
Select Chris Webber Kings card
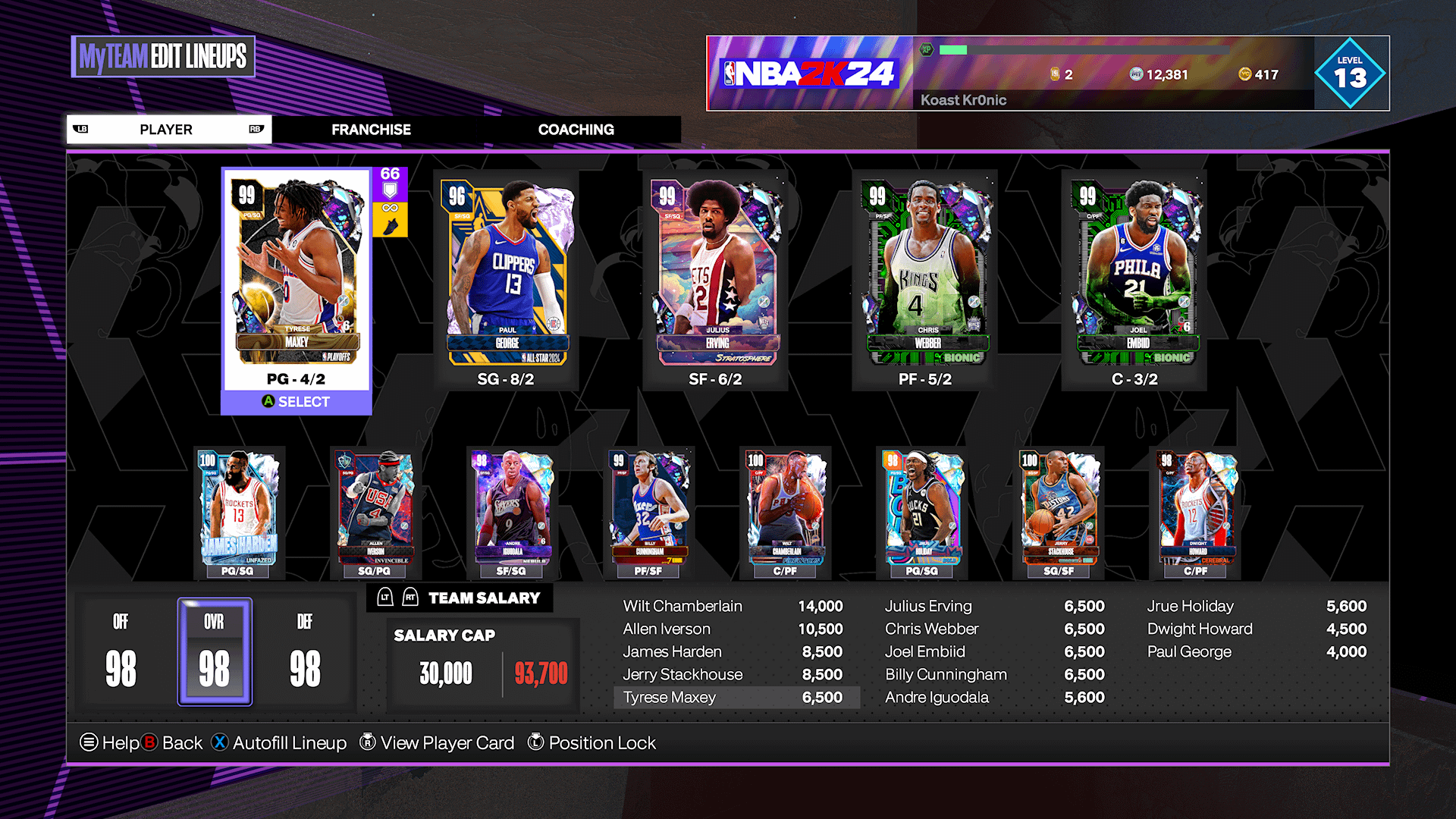(x=925, y=273)
